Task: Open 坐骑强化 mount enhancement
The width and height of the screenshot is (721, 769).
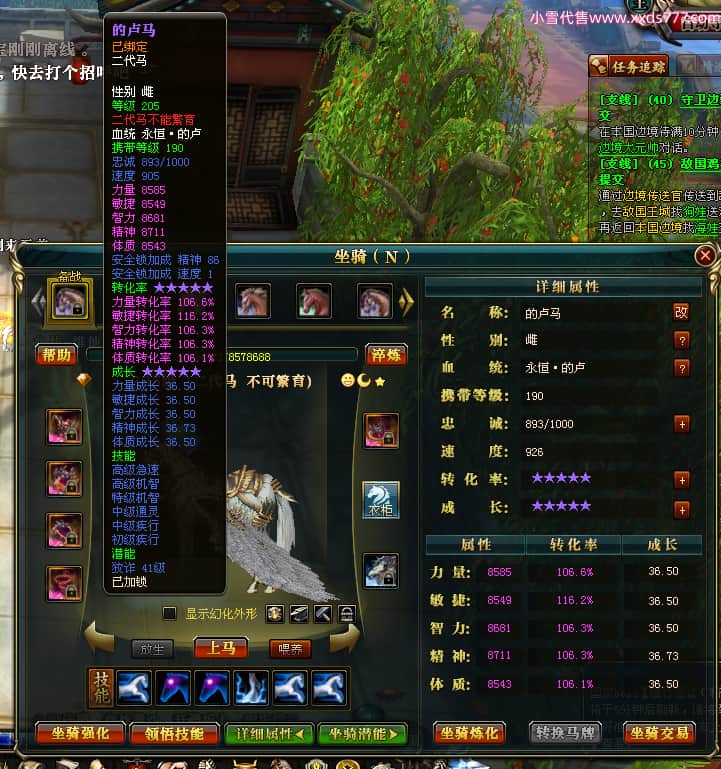Action: [x=81, y=733]
